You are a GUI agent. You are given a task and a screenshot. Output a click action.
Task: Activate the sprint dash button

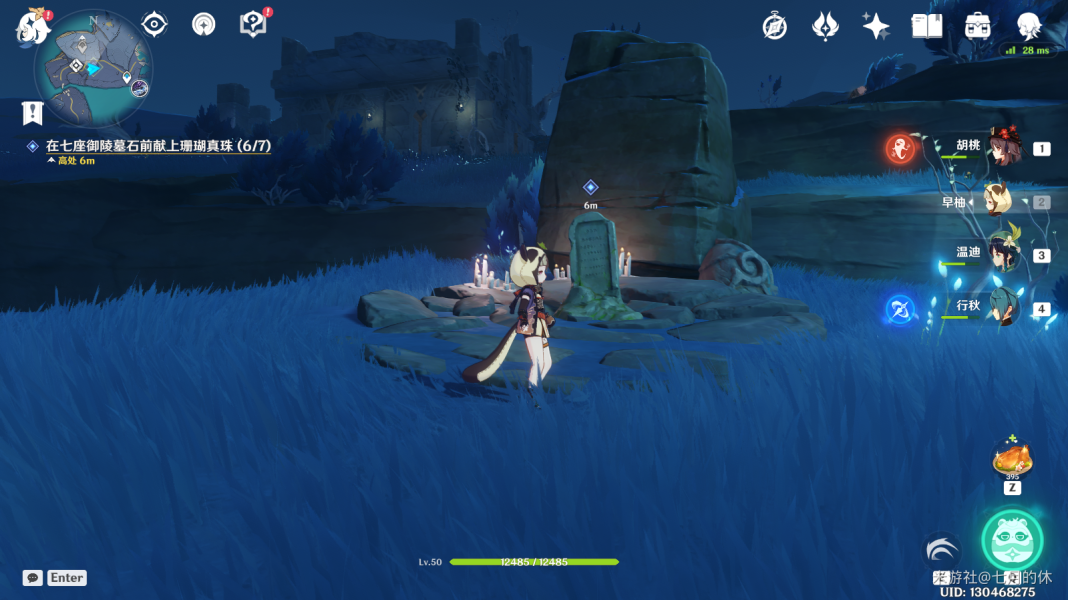pos(942,551)
